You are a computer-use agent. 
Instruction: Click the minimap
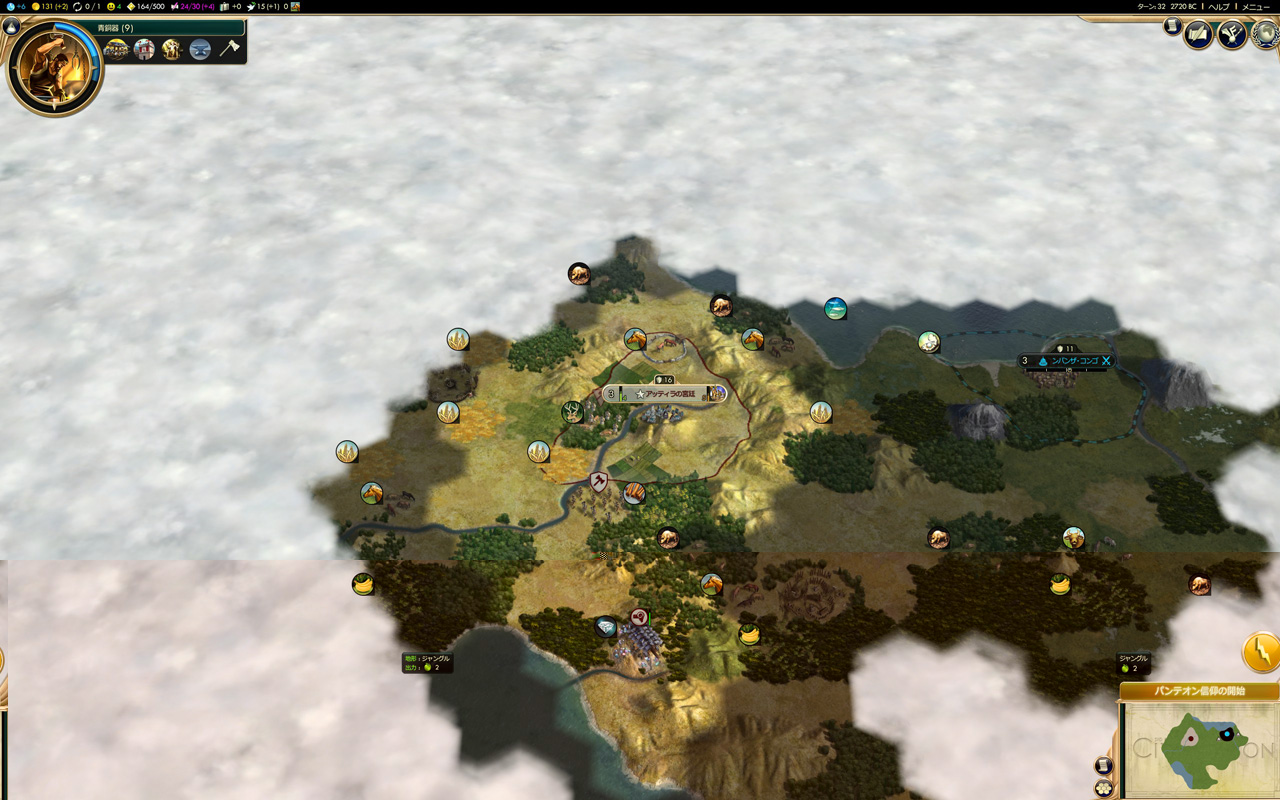point(1199,749)
